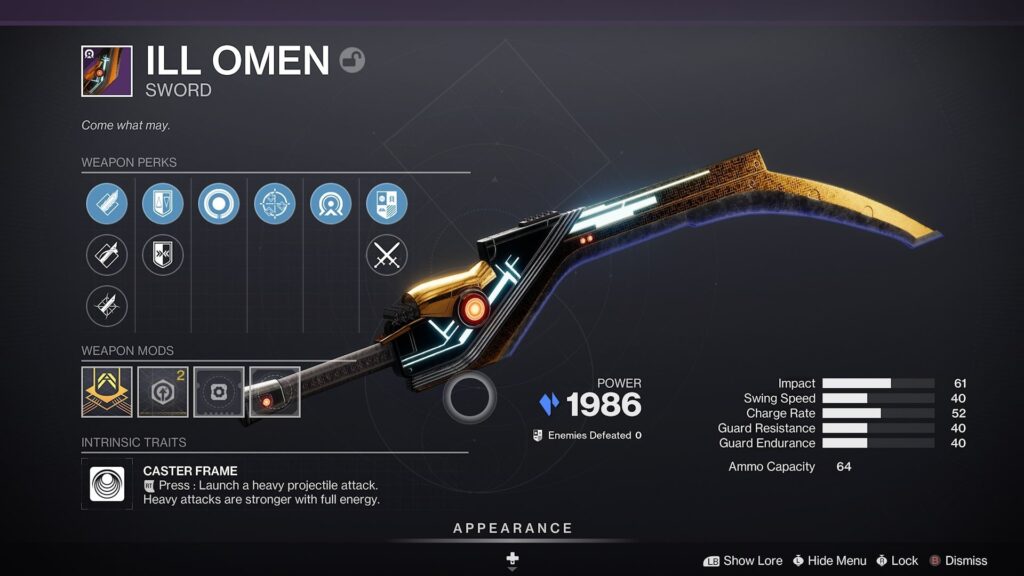Toggle the lock icon beside Ill Omen title
This screenshot has height=576, width=1024.
tap(352, 60)
